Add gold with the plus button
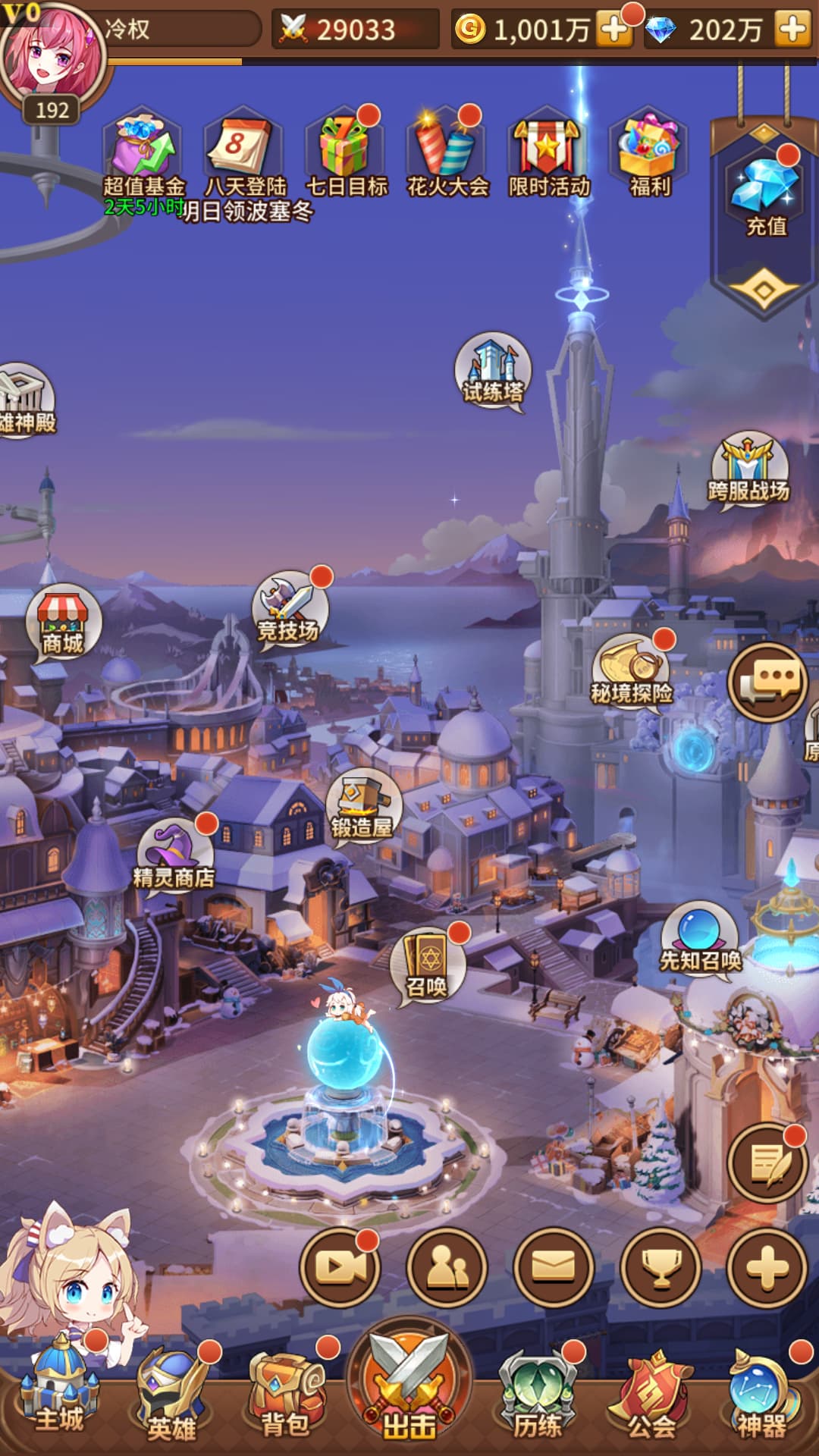The width and height of the screenshot is (819, 1456). click(x=613, y=30)
